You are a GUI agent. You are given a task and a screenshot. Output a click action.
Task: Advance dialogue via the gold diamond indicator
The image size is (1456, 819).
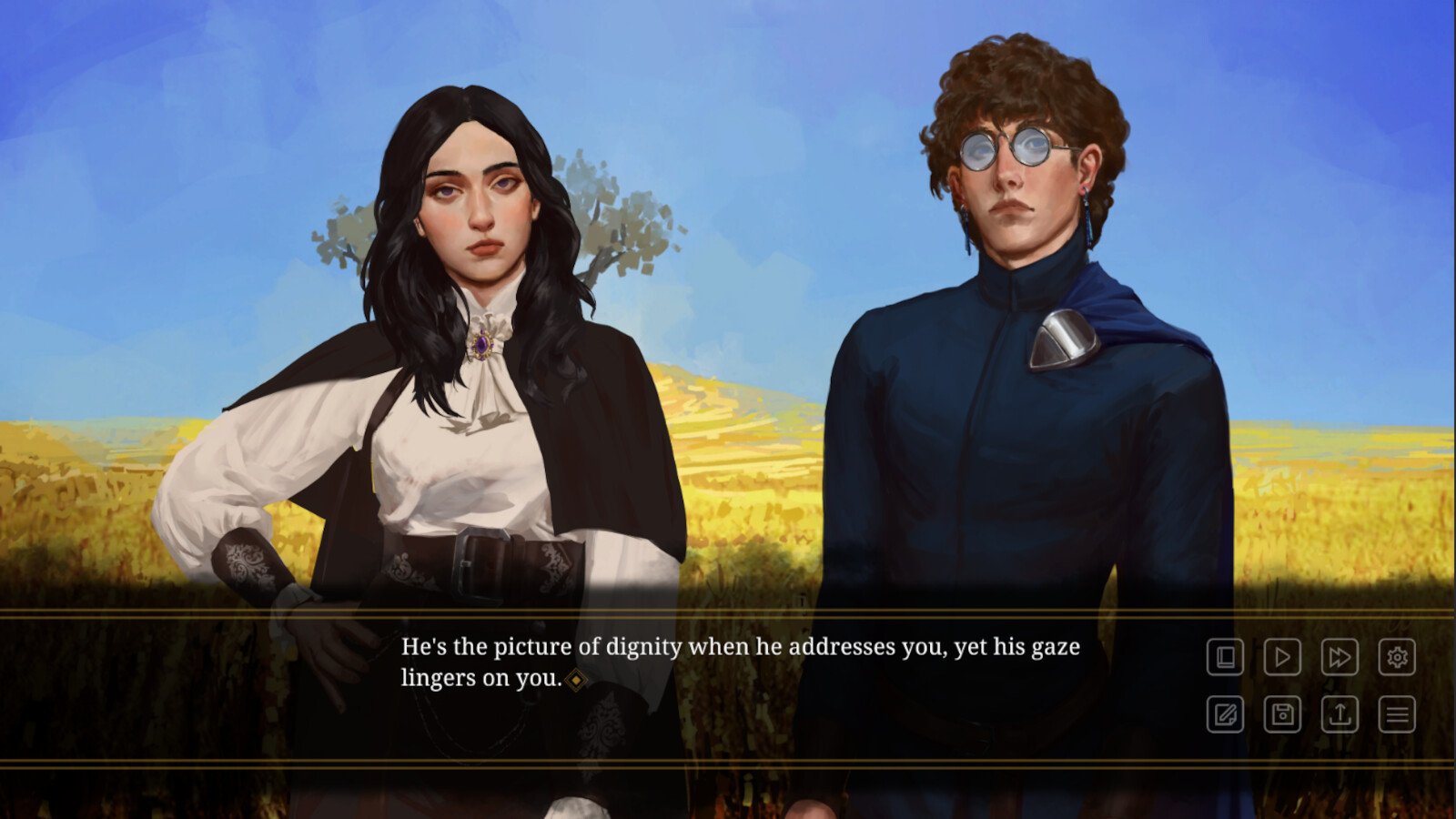pyautogui.click(x=576, y=680)
